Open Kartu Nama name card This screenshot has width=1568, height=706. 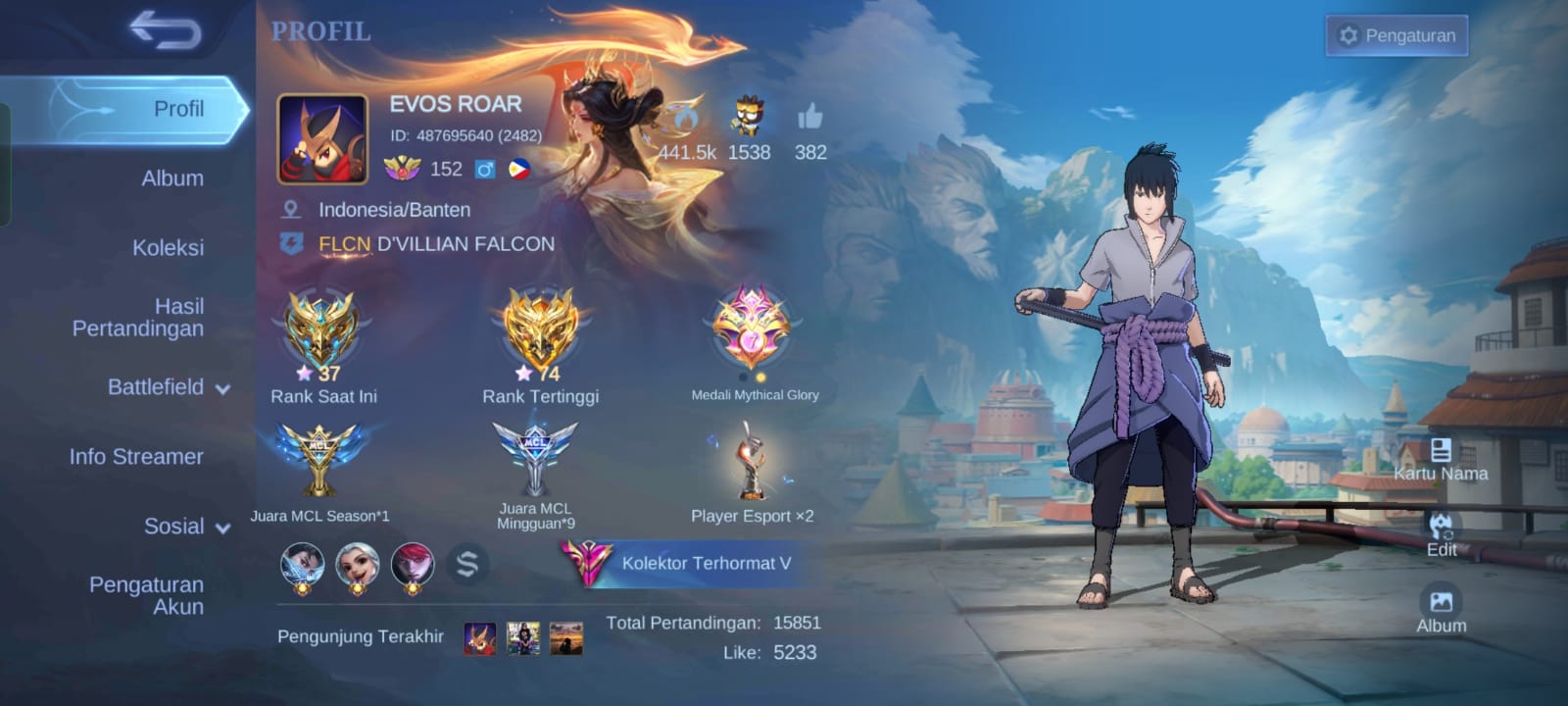click(x=1441, y=460)
